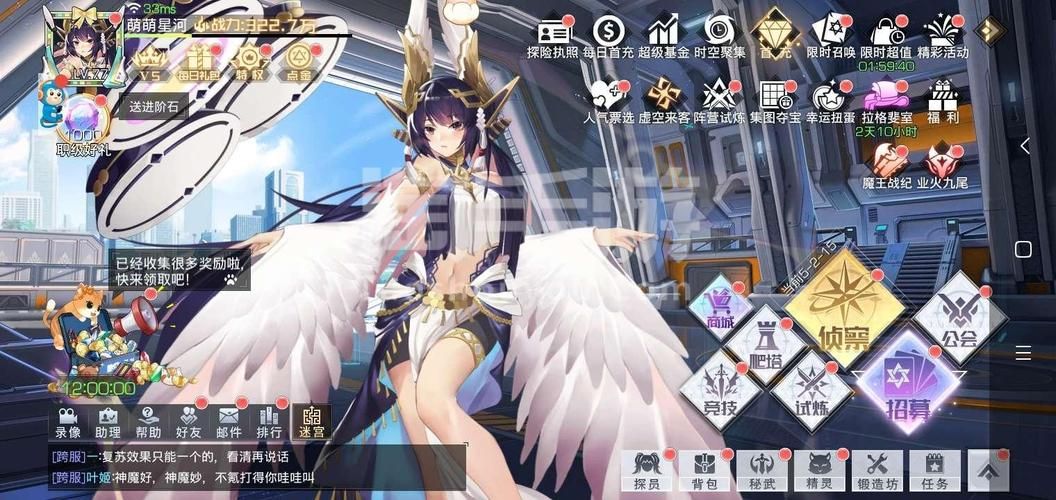Screen dimensions: 1056x500
Task: Open the 商城 shop diamond button
Action: 719,305
